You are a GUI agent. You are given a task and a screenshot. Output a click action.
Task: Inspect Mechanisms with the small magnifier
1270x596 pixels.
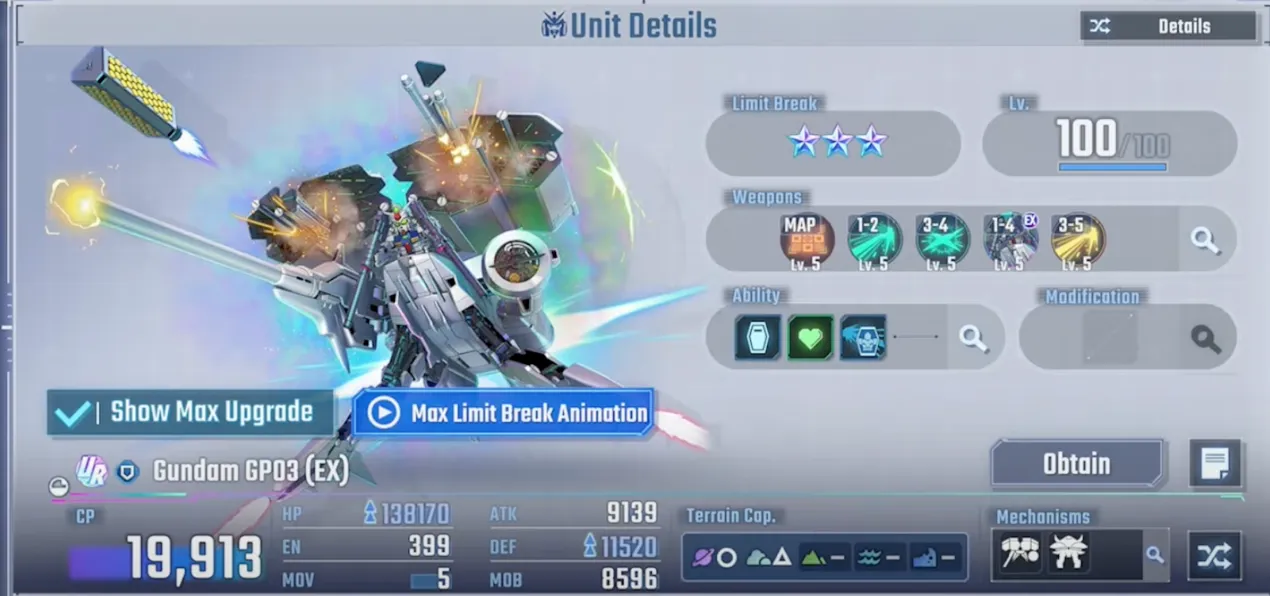point(1155,554)
